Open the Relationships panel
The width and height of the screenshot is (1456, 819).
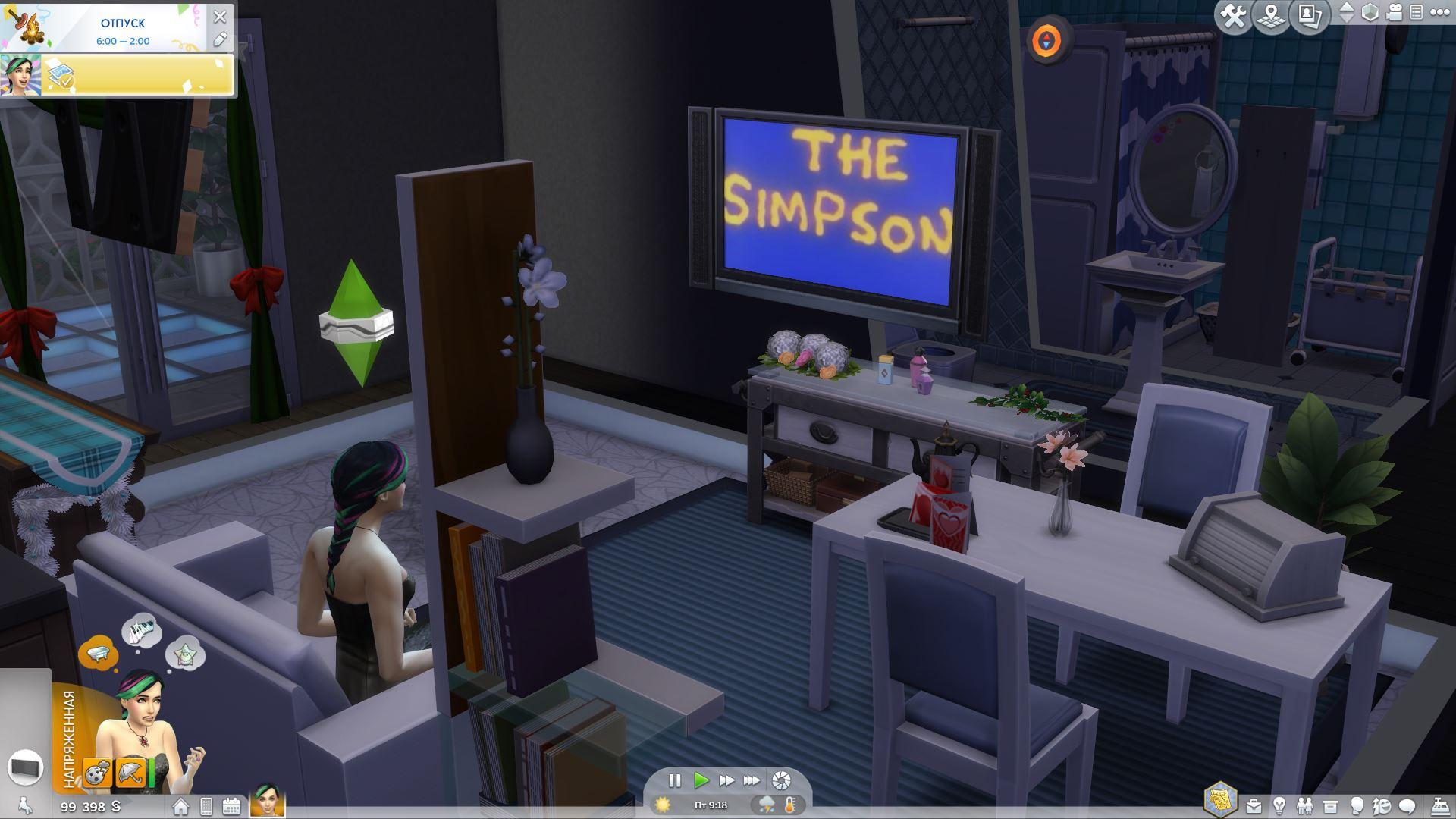click(x=1304, y=805)
